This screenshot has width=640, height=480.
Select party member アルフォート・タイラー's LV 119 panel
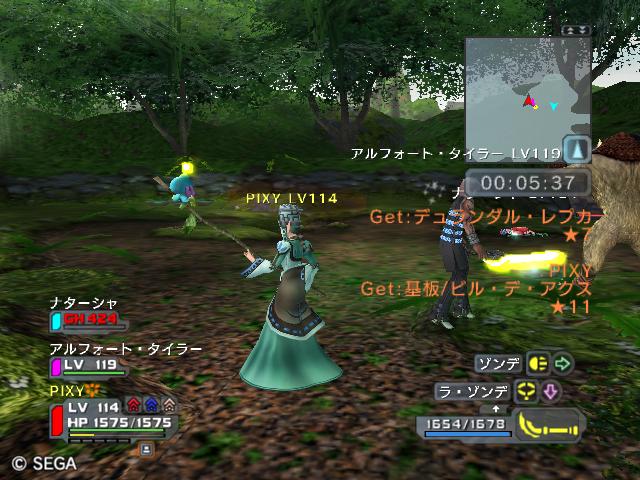[x=88, y=366]
